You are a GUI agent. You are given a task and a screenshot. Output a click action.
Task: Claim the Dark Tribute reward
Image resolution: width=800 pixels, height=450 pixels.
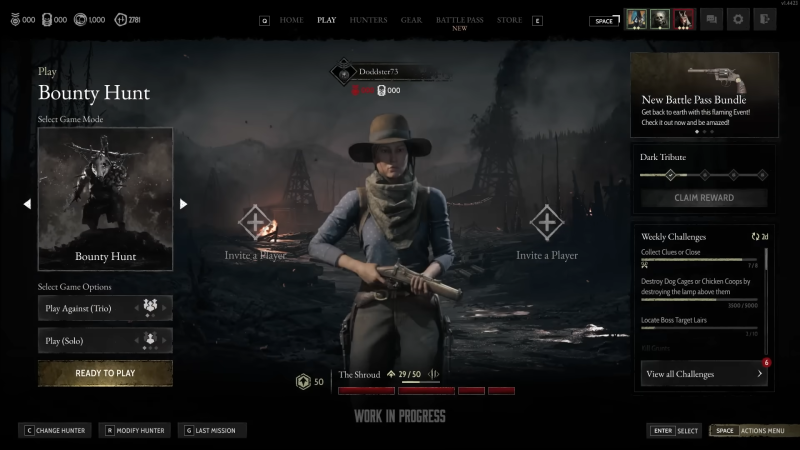(x=703, y=198)
